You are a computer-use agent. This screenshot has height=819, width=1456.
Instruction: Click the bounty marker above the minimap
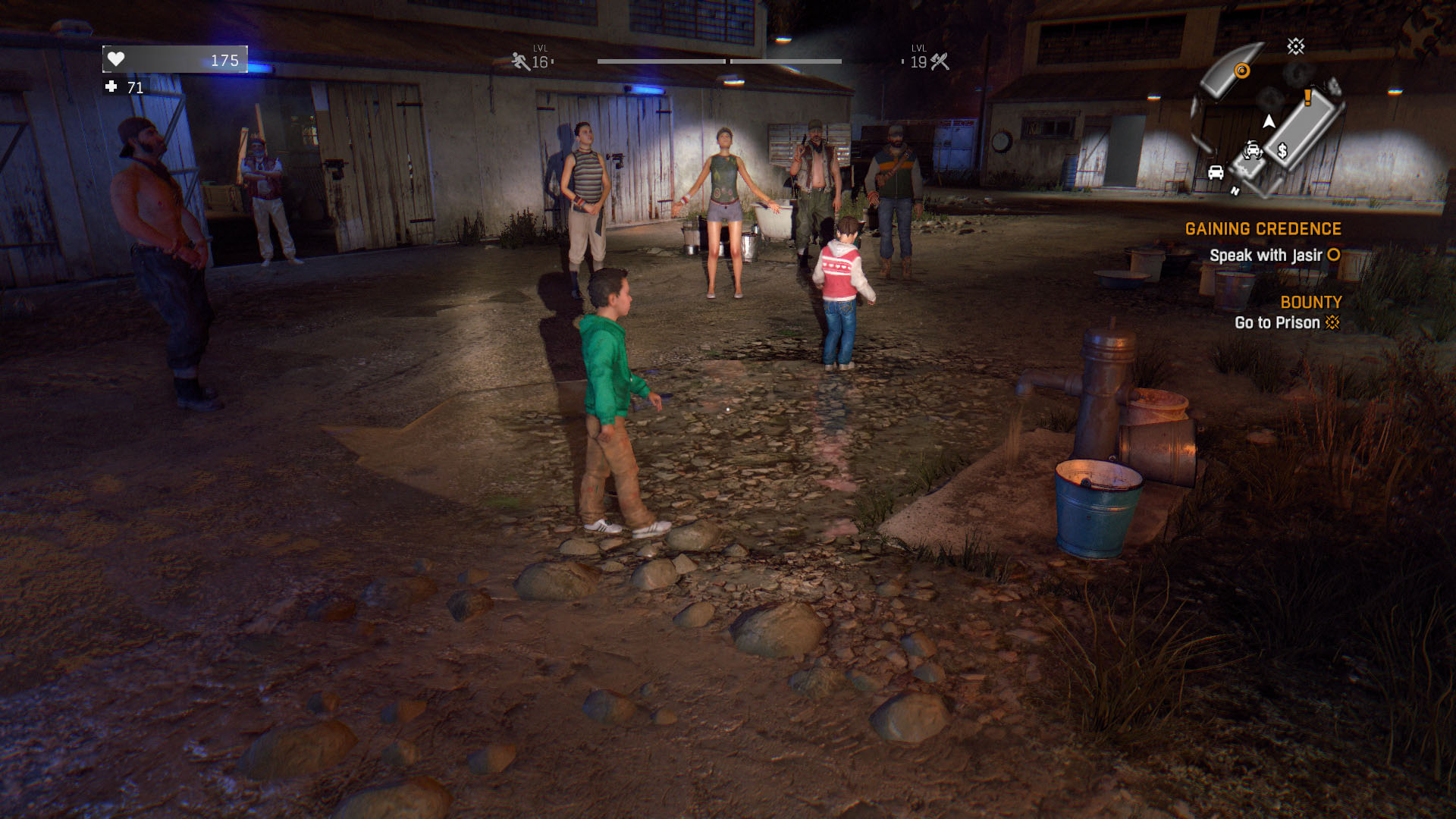[x=1295, y=47]
